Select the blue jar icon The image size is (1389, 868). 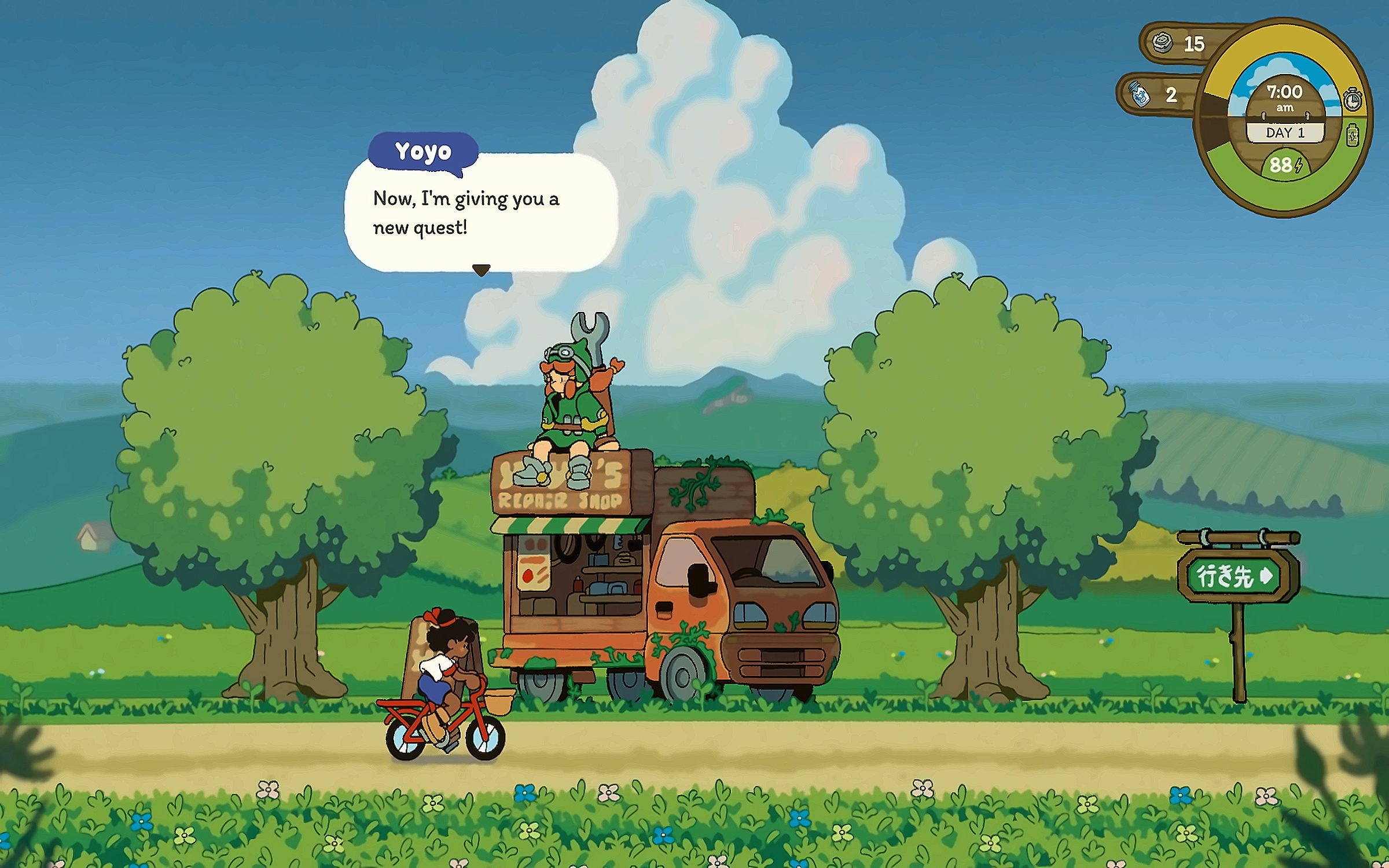coord(1140,94)
